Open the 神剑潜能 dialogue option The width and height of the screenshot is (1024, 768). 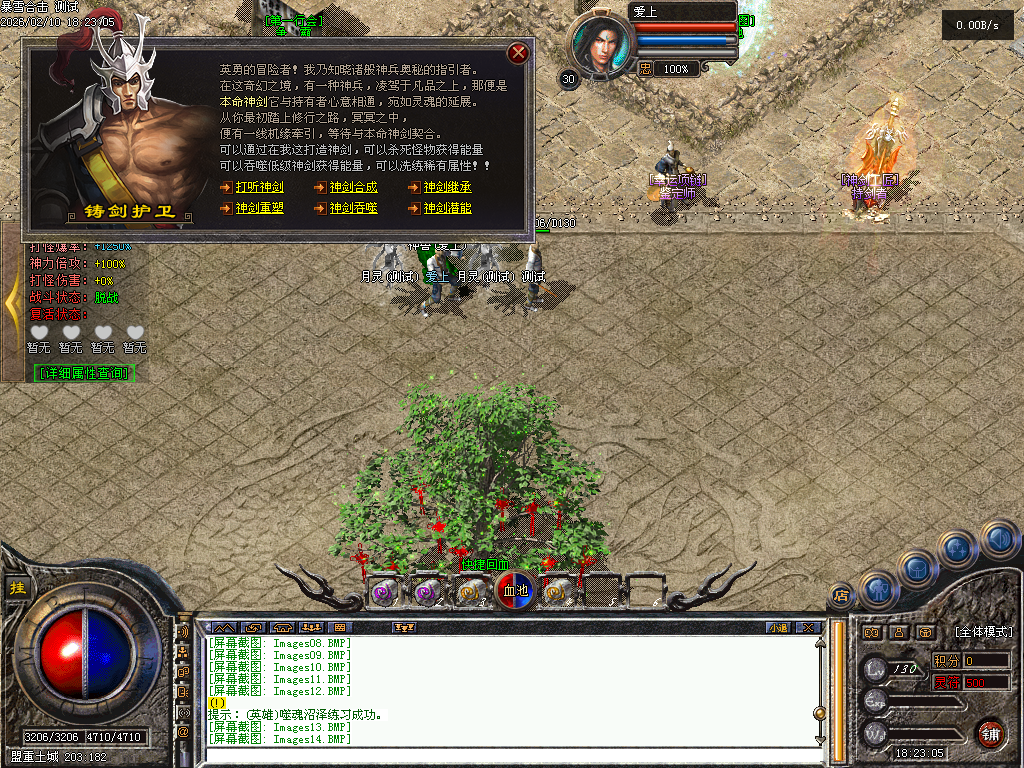(x=447, y=208)
